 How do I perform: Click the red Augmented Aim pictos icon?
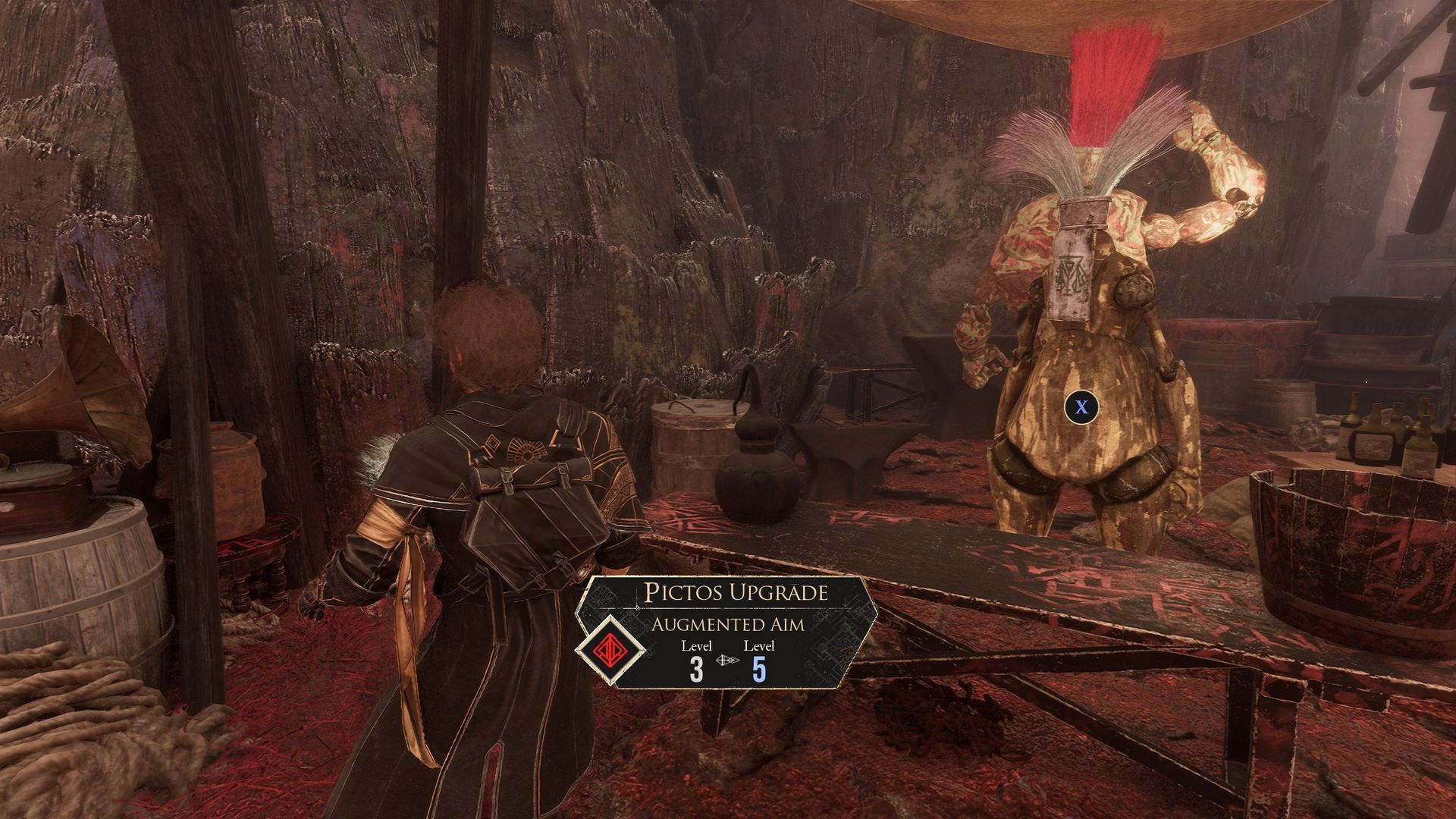(610, 650)
